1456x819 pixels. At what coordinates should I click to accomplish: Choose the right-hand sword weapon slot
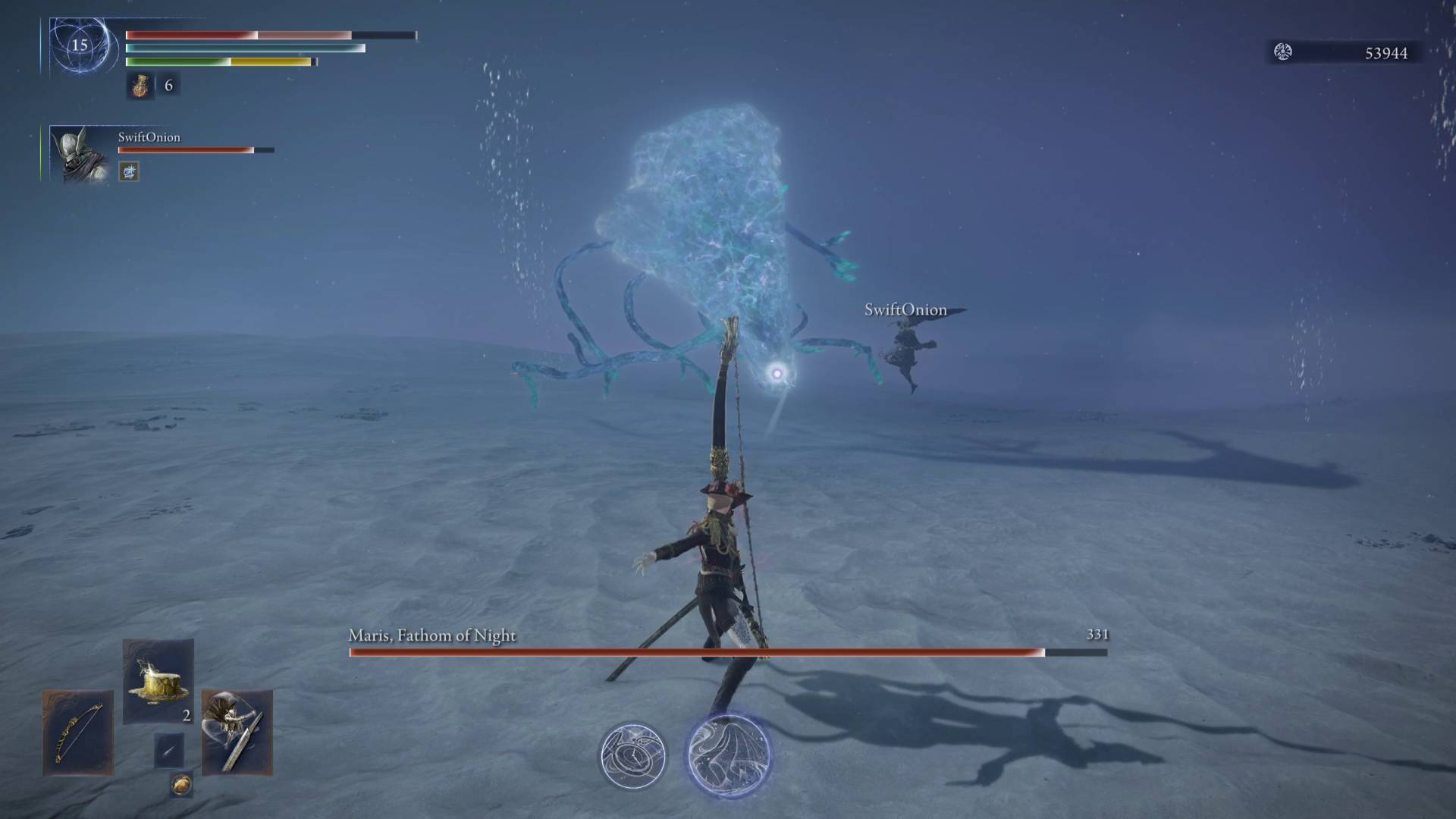pos(237,733)
